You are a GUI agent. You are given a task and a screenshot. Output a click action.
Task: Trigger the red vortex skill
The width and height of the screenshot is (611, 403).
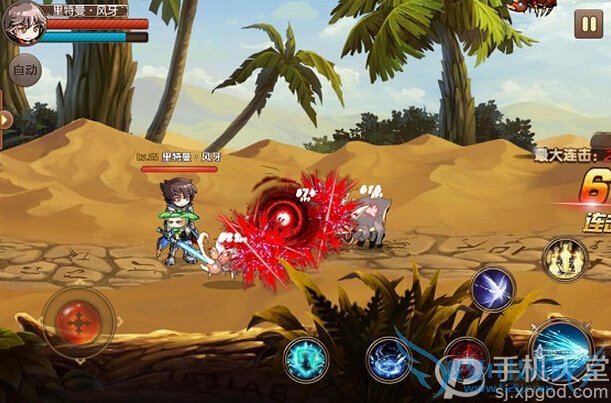pos(466,358)
